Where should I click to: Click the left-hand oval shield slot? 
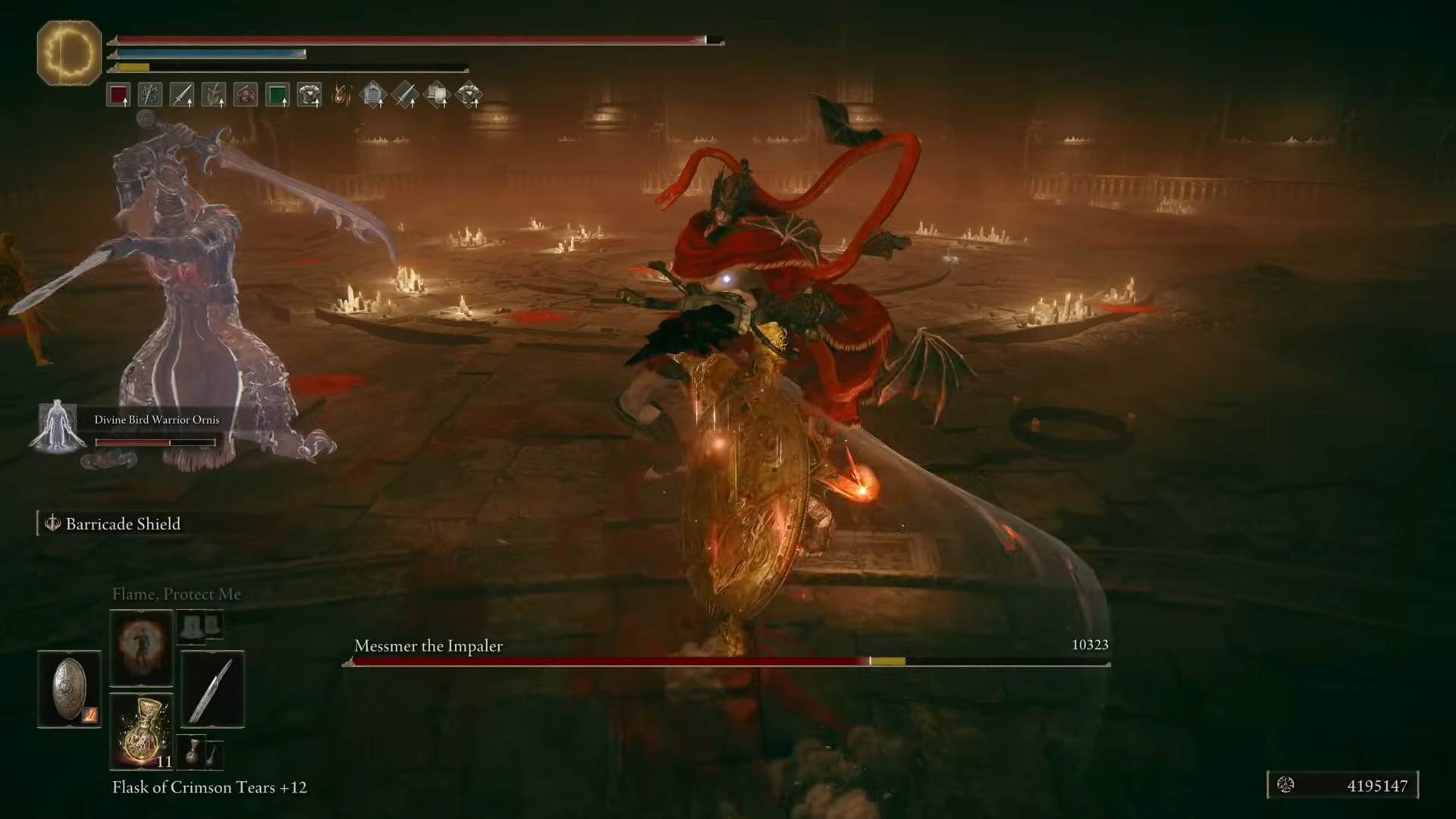pos(69,689)
